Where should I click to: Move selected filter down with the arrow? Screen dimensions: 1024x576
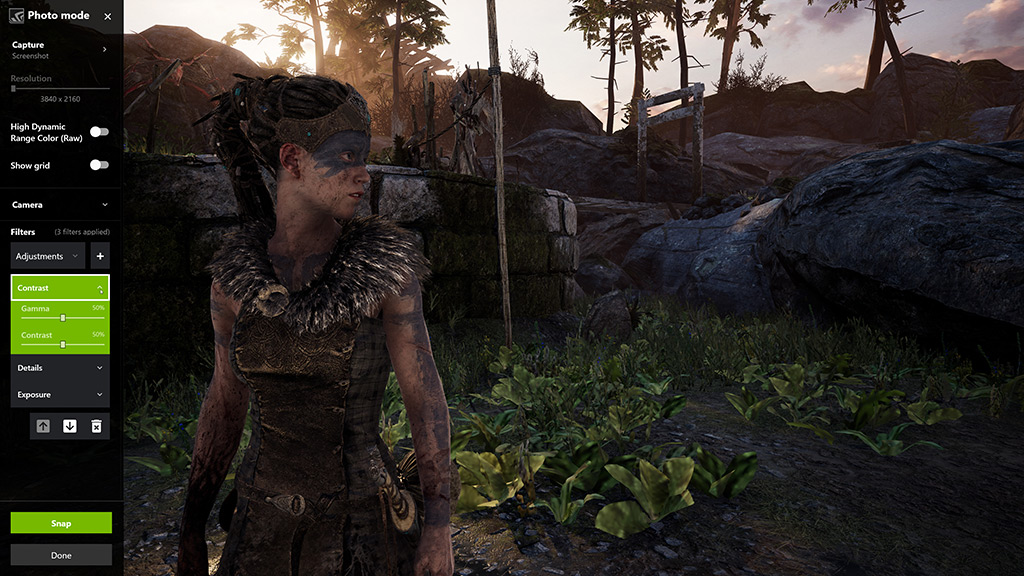click(69, 426)
